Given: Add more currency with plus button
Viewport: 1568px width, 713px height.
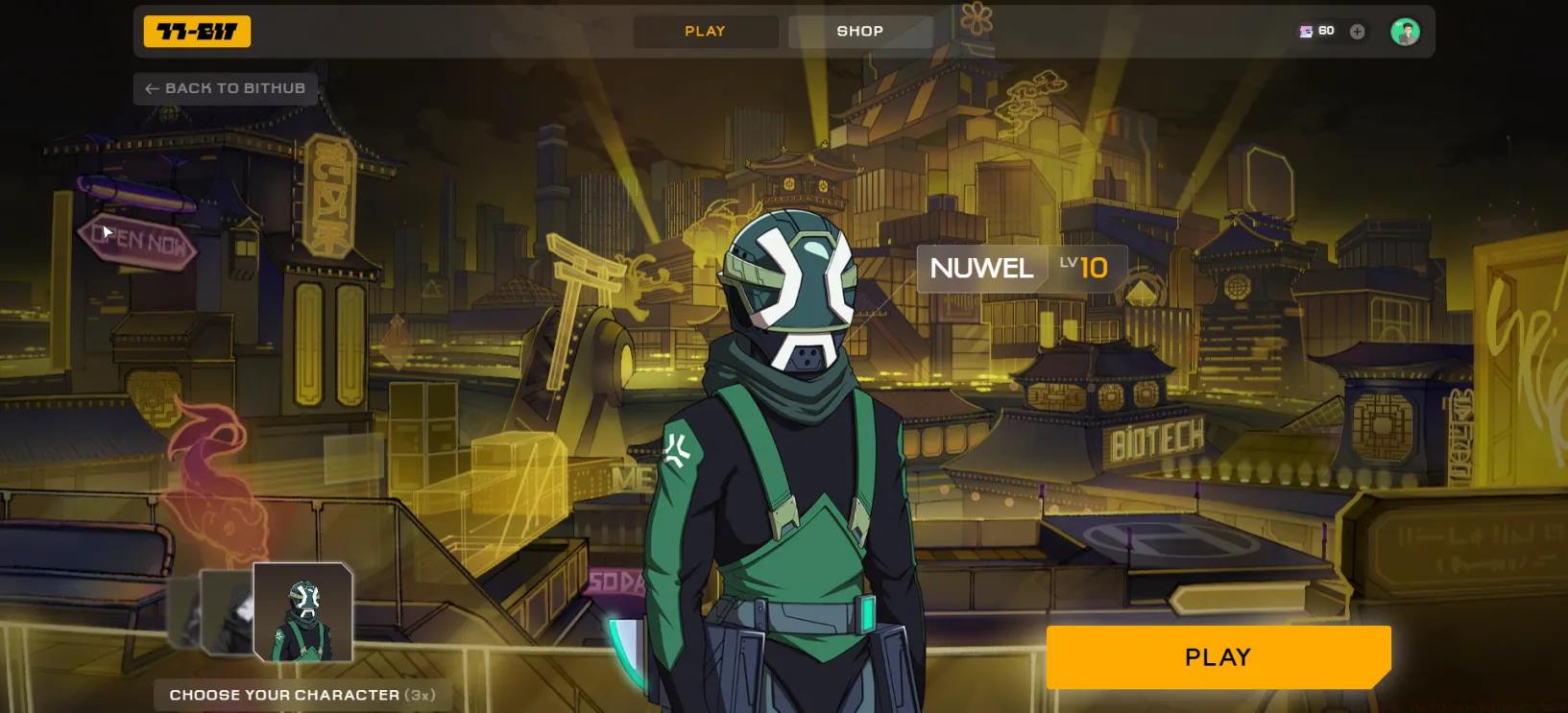Looking at the screenshot, I should tap(1357, 32).
